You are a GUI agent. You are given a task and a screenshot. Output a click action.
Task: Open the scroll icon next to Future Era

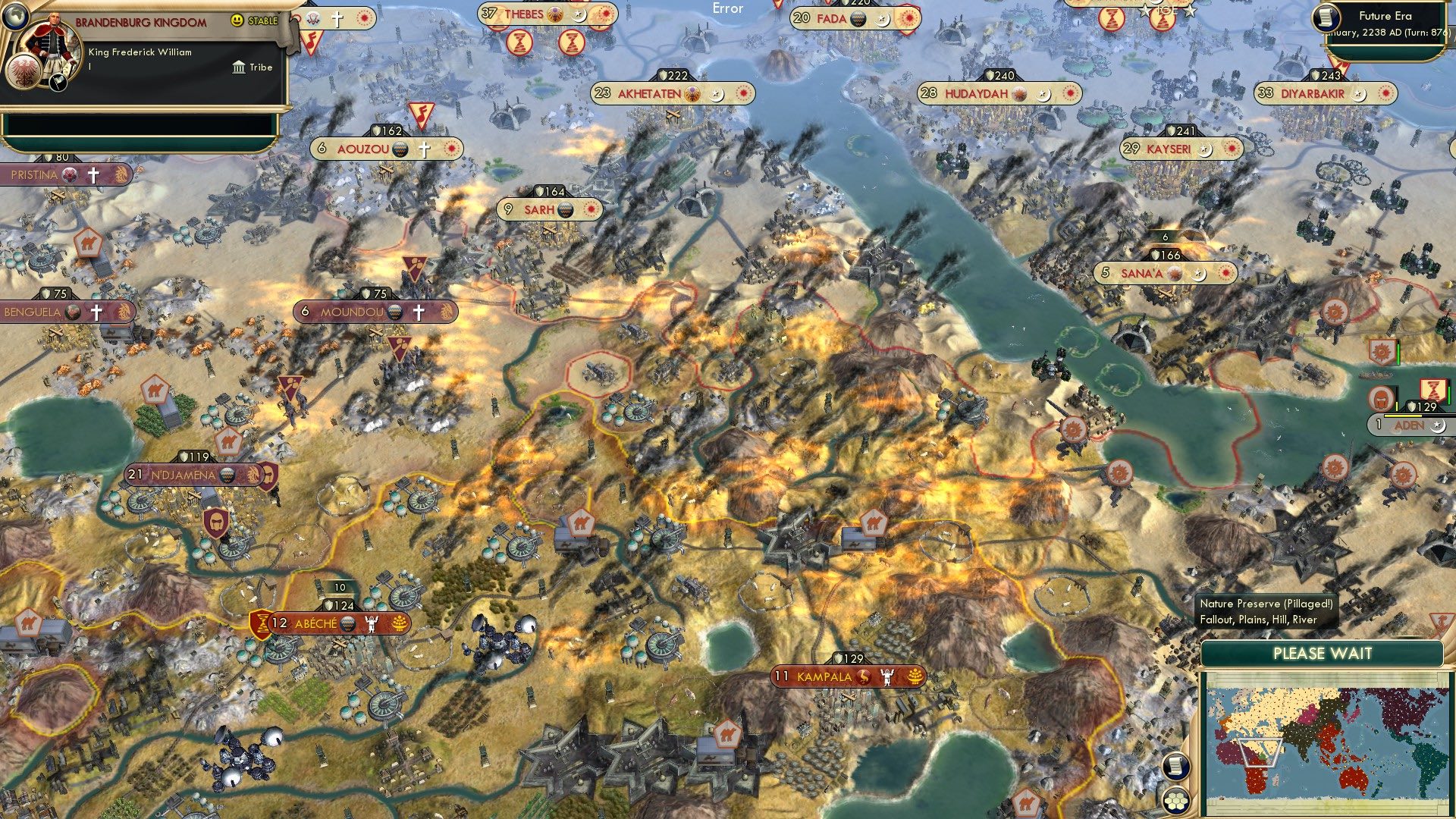[1326, 17]
